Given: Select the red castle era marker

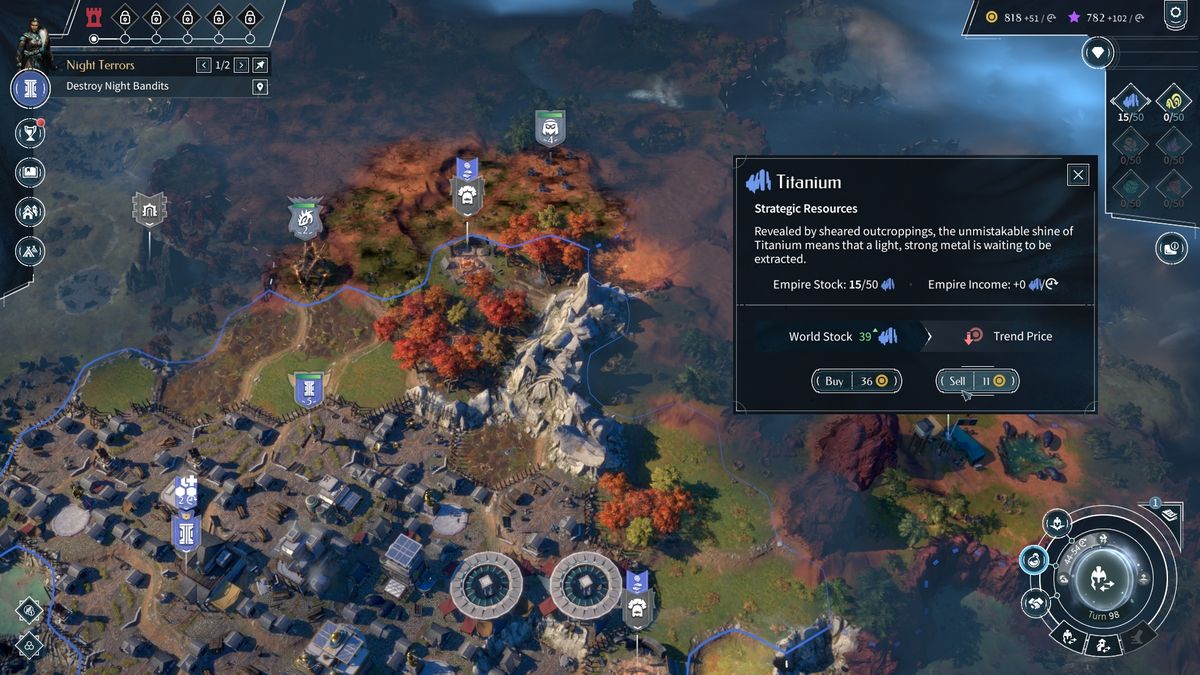Looking at the screenshot, I should coord(95,16).
